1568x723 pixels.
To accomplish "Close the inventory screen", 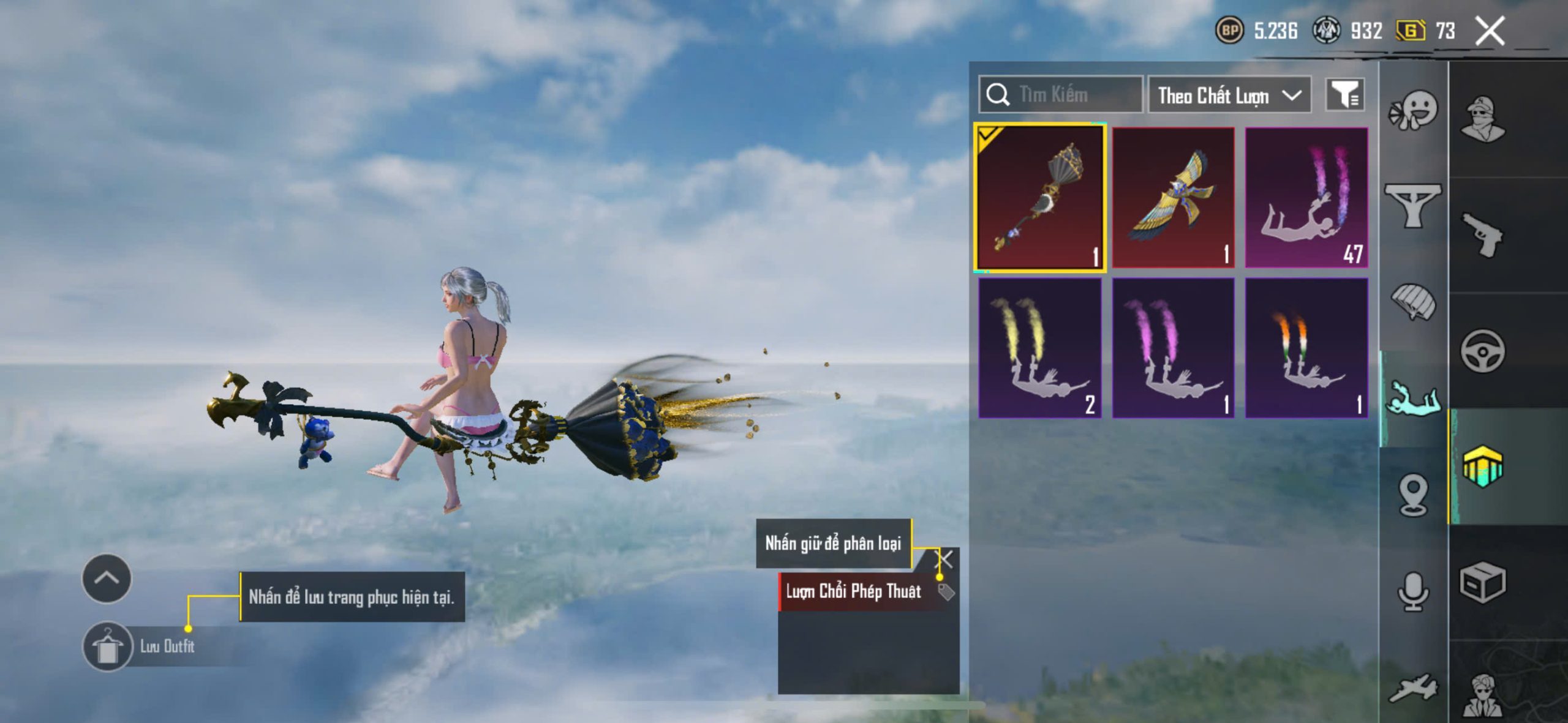I will point(1489,31).
